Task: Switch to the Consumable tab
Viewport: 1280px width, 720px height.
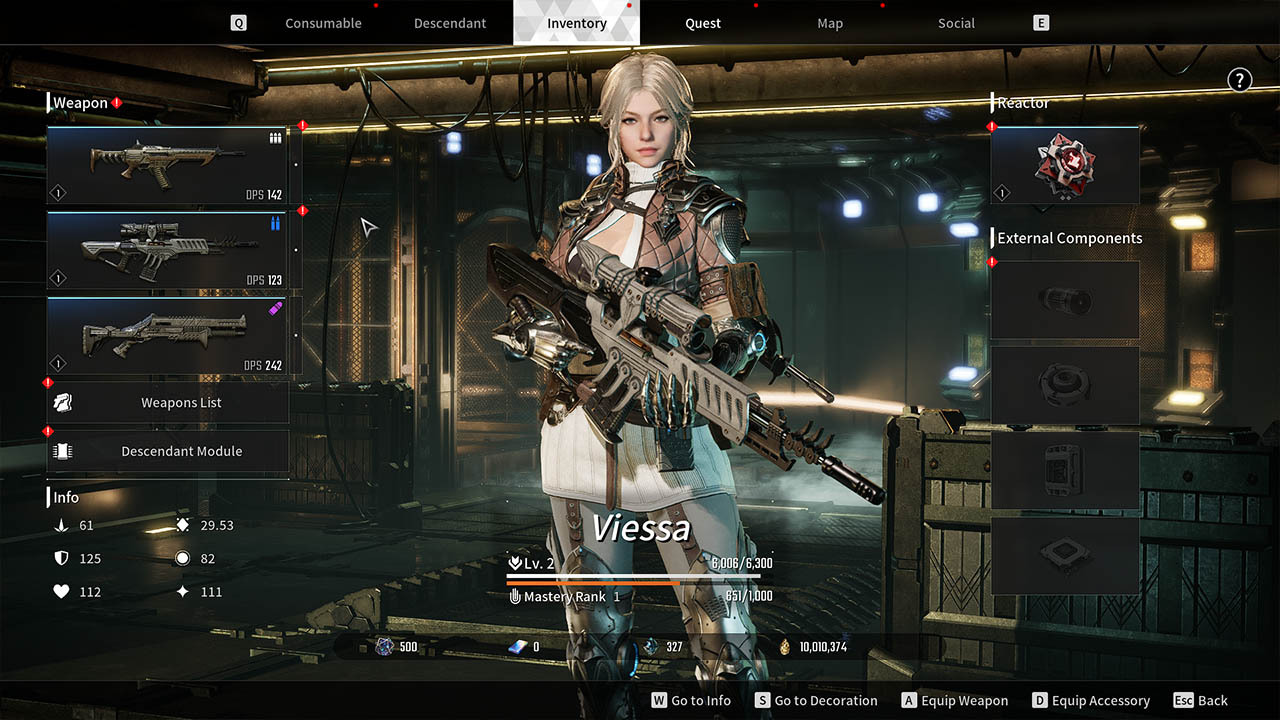Action: tap(323, 23)
